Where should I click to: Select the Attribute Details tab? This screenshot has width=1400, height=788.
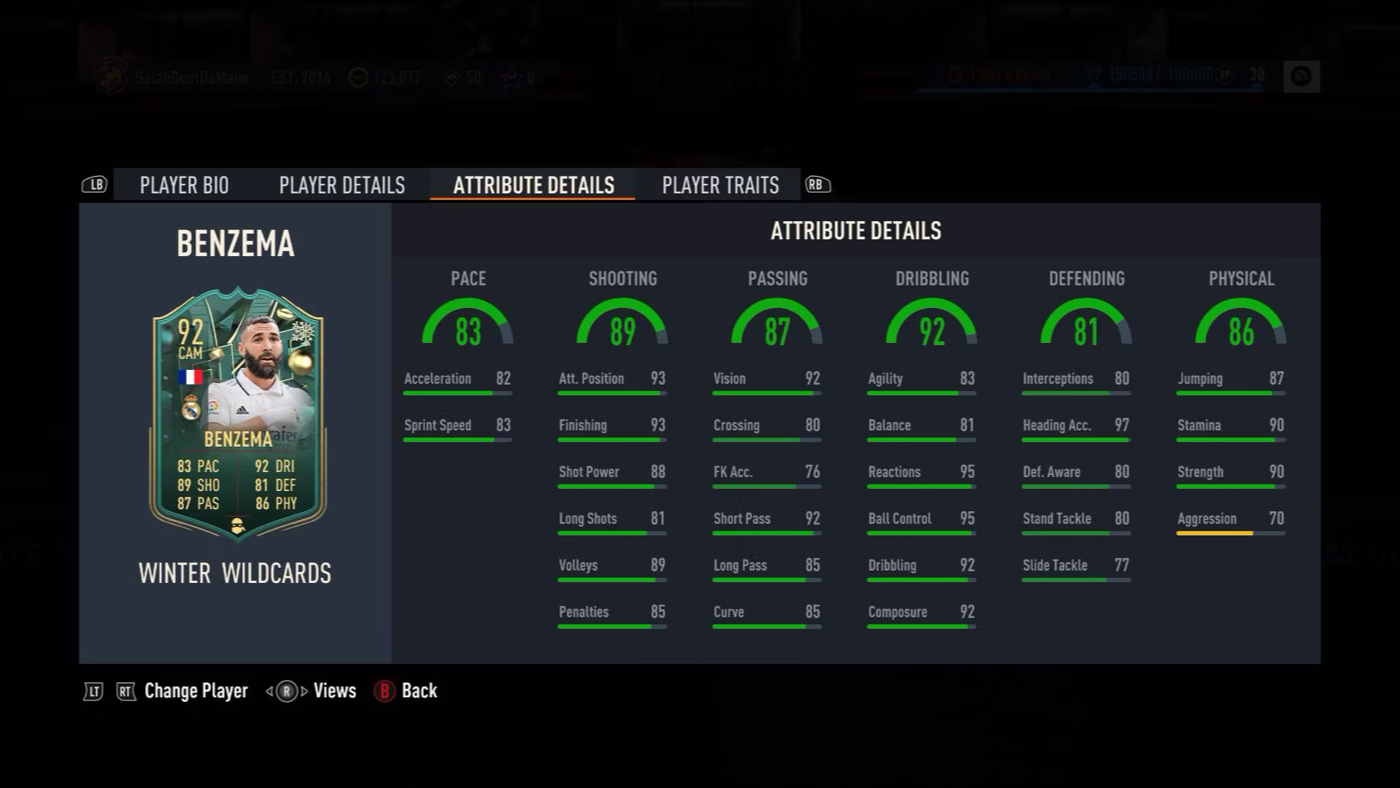[533, 185]
